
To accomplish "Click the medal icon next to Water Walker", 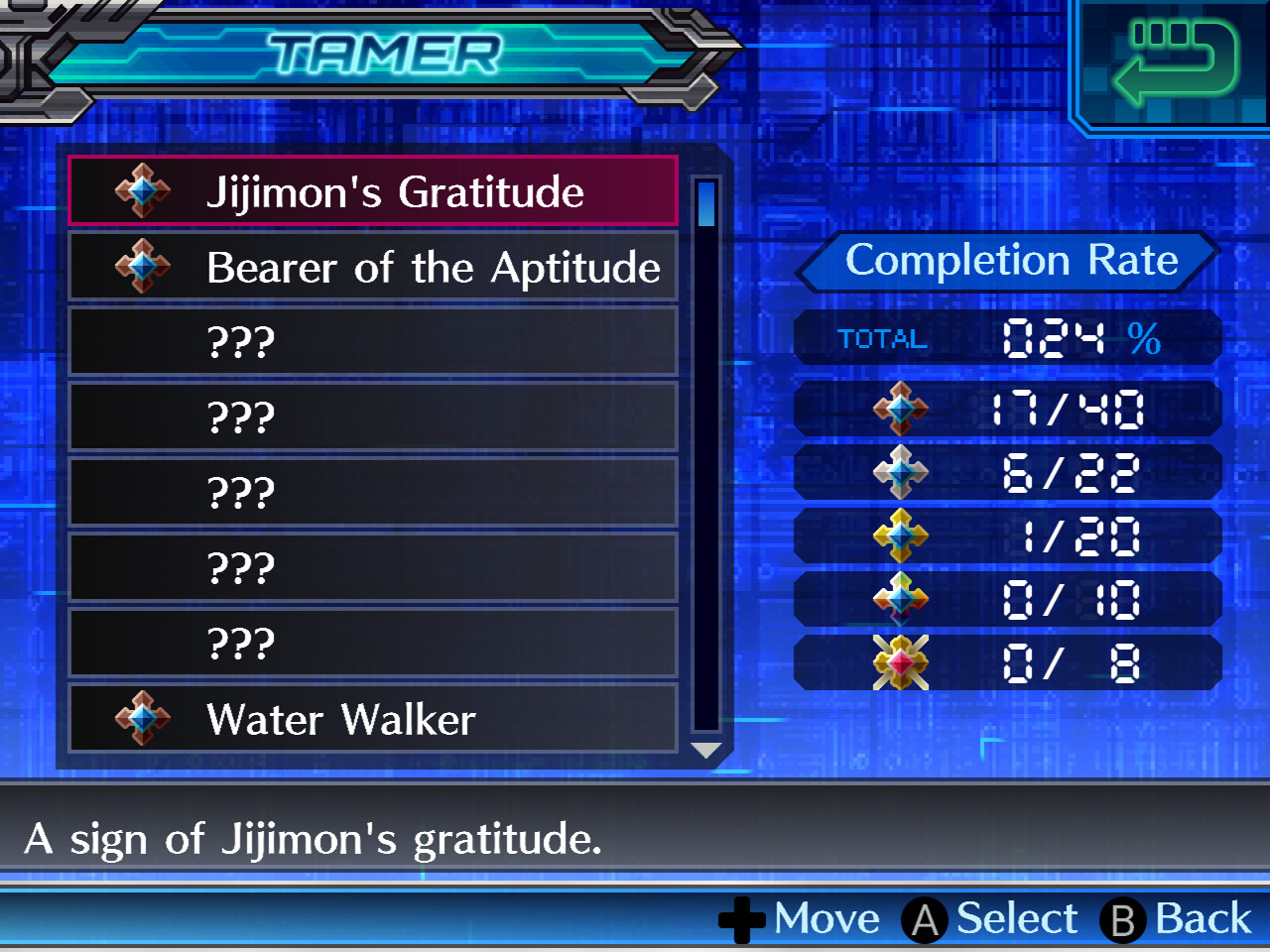I will point(141,718).
